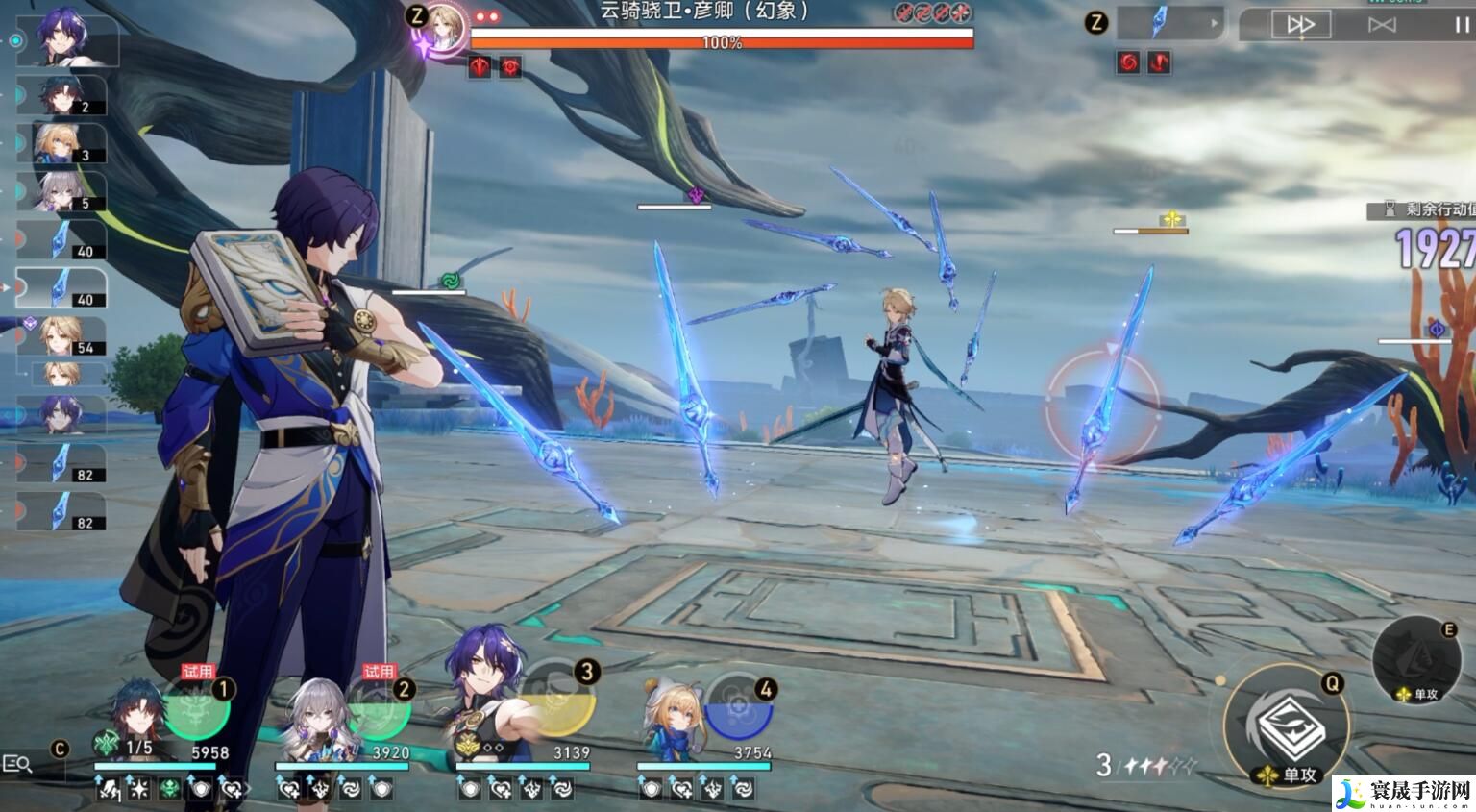Screen dimensions: 1476x812
Task: Open Yanqing boss portrait info
Action: coord(443,26)
